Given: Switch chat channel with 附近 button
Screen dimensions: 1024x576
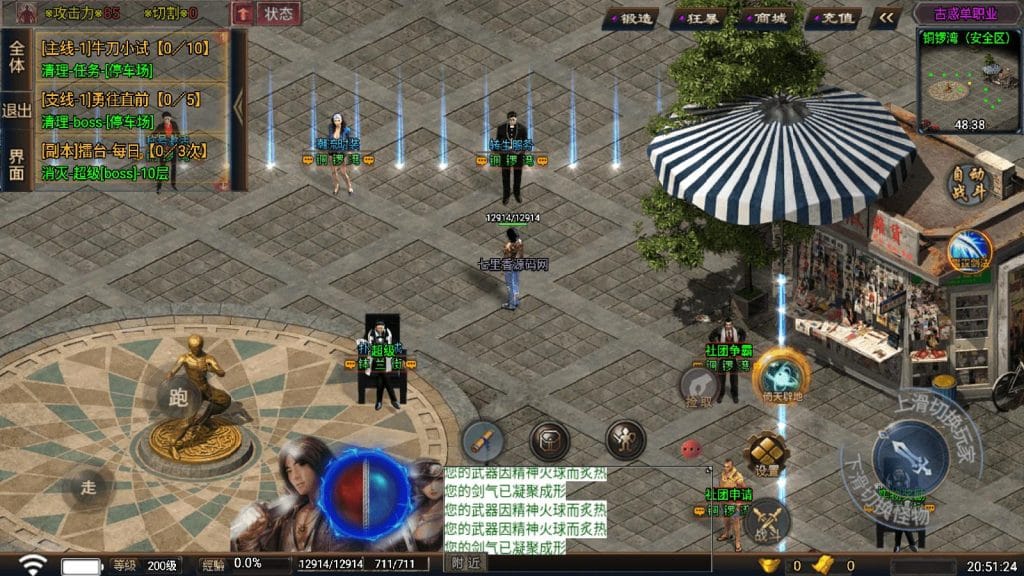Looking at the screenshot, I should click(x=465, y=565).
